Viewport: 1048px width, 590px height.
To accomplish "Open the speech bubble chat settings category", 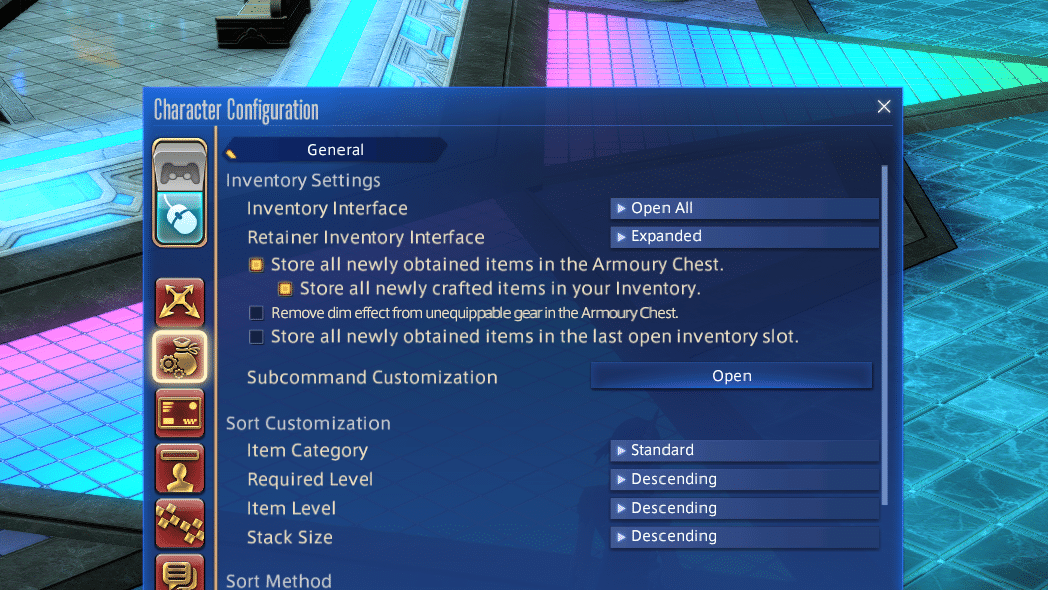I will click(180, 573).
